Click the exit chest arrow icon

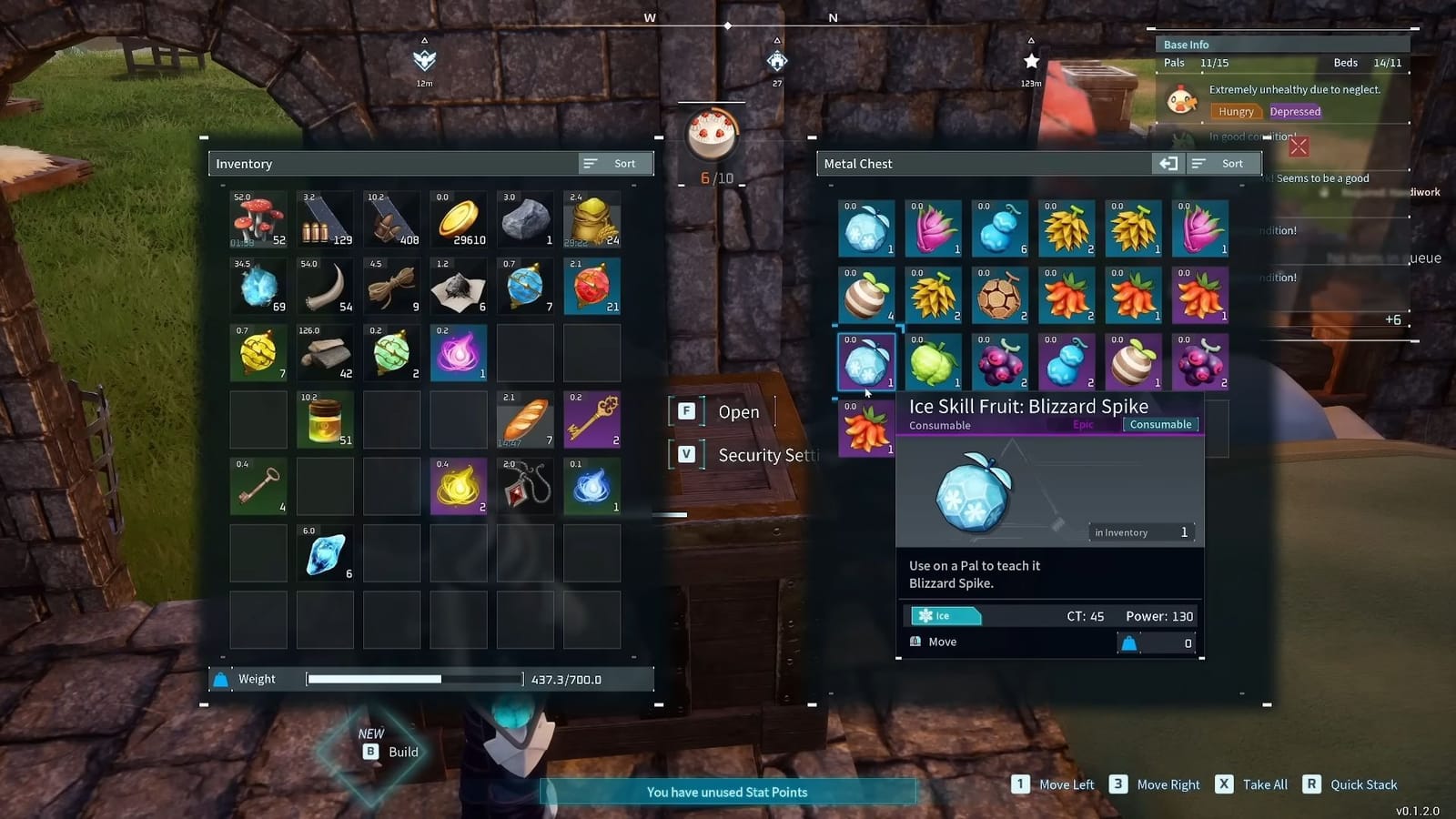coord(1169,163)
